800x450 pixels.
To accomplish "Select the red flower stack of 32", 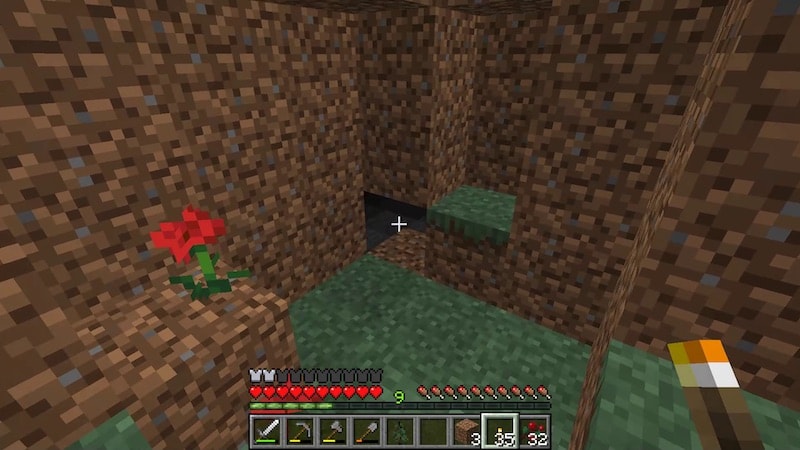I will coord(534,431).
